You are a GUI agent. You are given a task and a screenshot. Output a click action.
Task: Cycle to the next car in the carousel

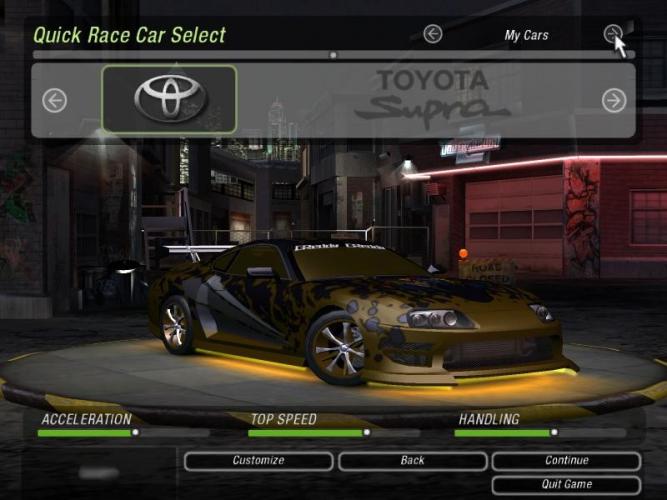point(614,100)
